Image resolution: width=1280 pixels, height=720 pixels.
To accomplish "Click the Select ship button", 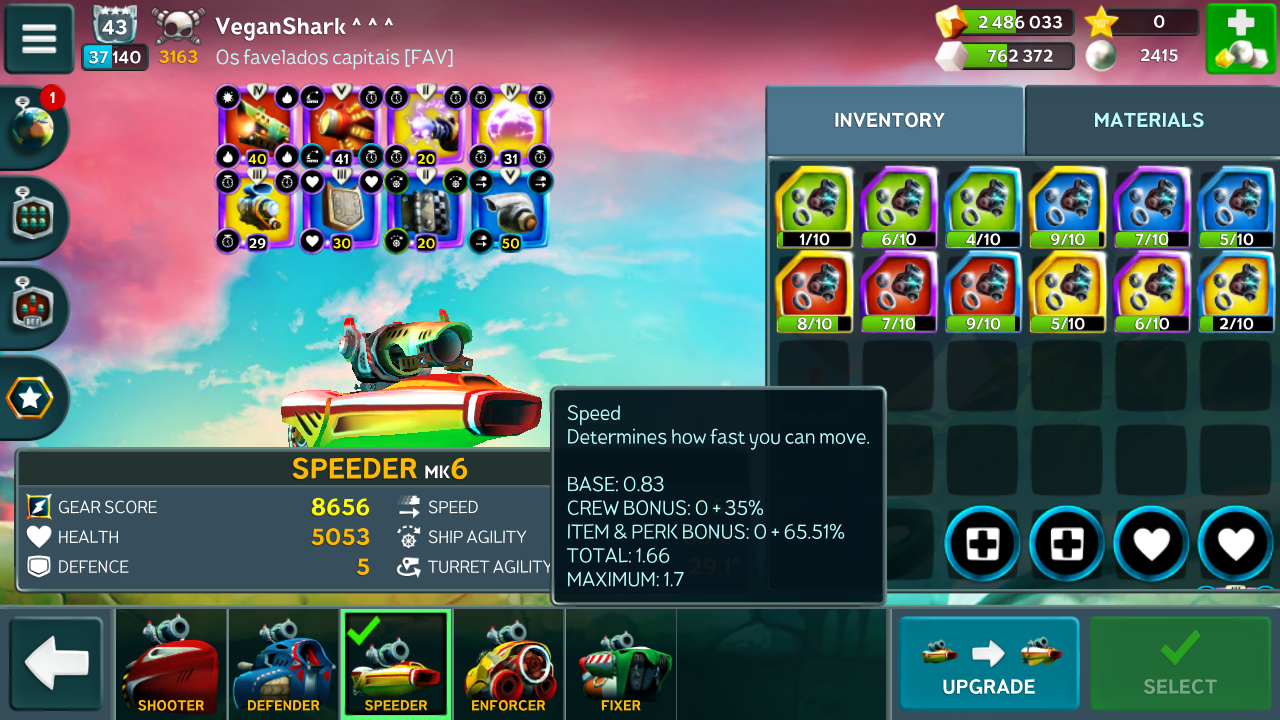I will [x=1180, y=665].
